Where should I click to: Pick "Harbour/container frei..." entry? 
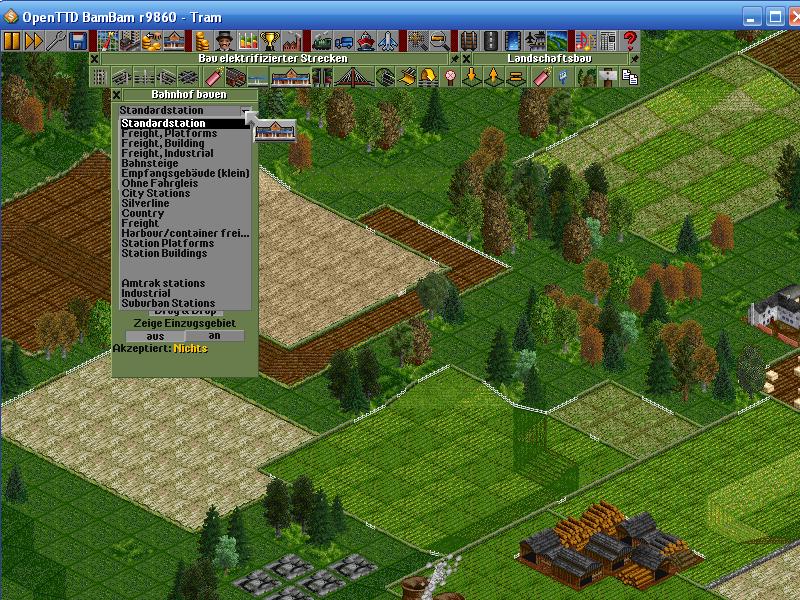(185, 233)
